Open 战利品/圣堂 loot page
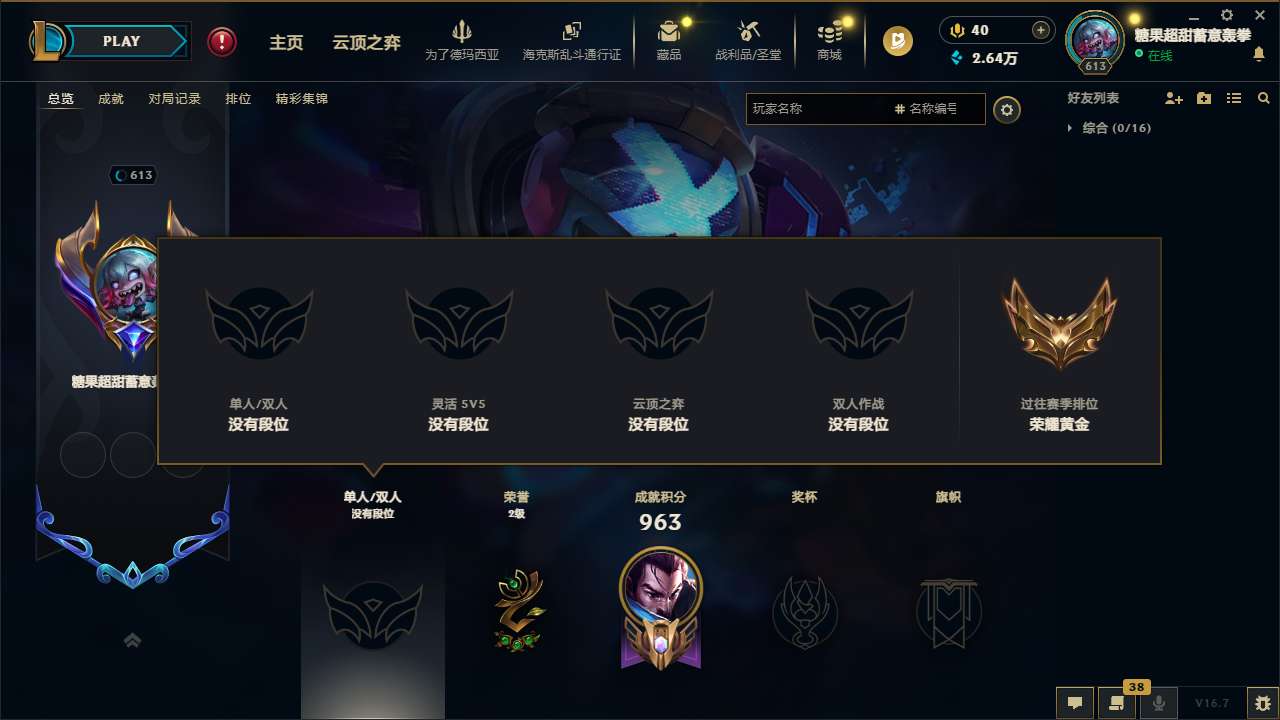This screenshot has width=1280, height=720. 748,40
